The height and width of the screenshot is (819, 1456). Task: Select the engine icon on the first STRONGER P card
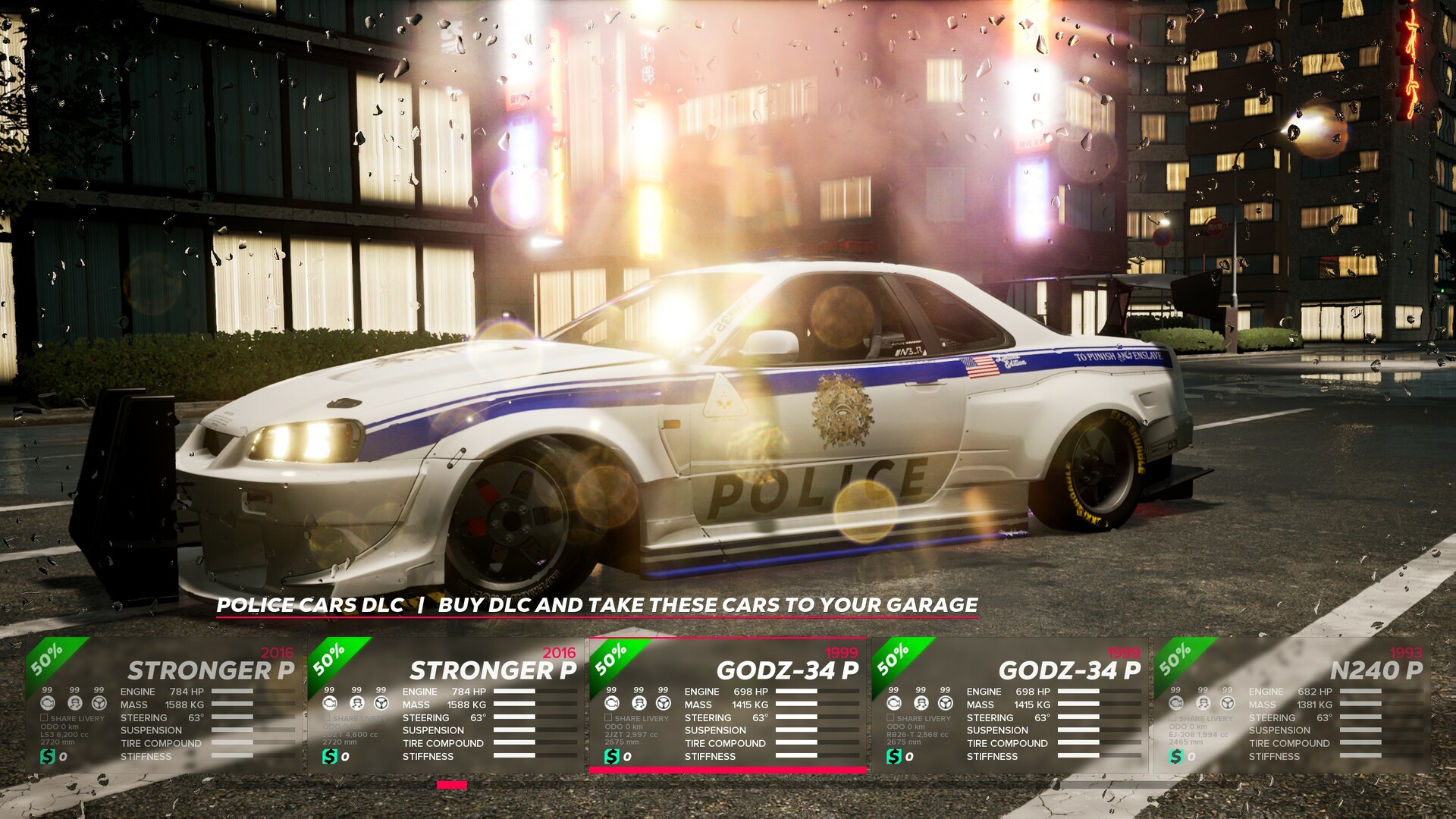(47, 702)
